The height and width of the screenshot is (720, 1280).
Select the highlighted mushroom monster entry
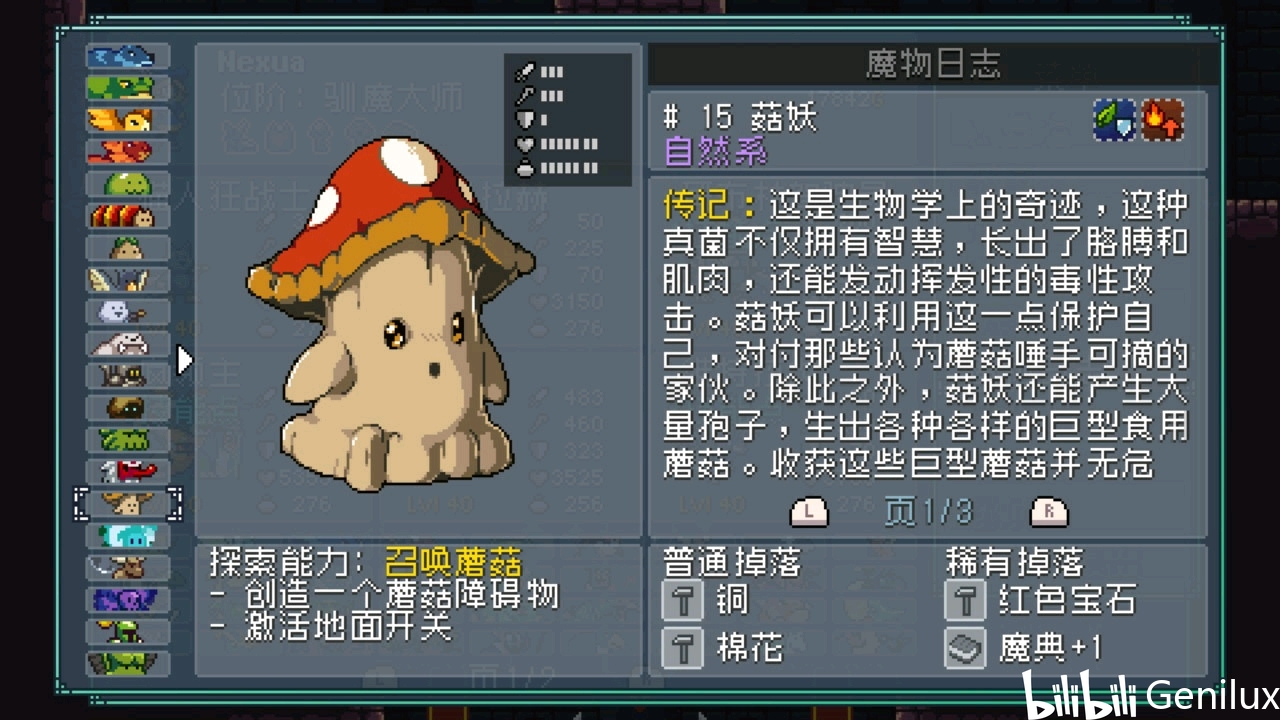[127, 503]
